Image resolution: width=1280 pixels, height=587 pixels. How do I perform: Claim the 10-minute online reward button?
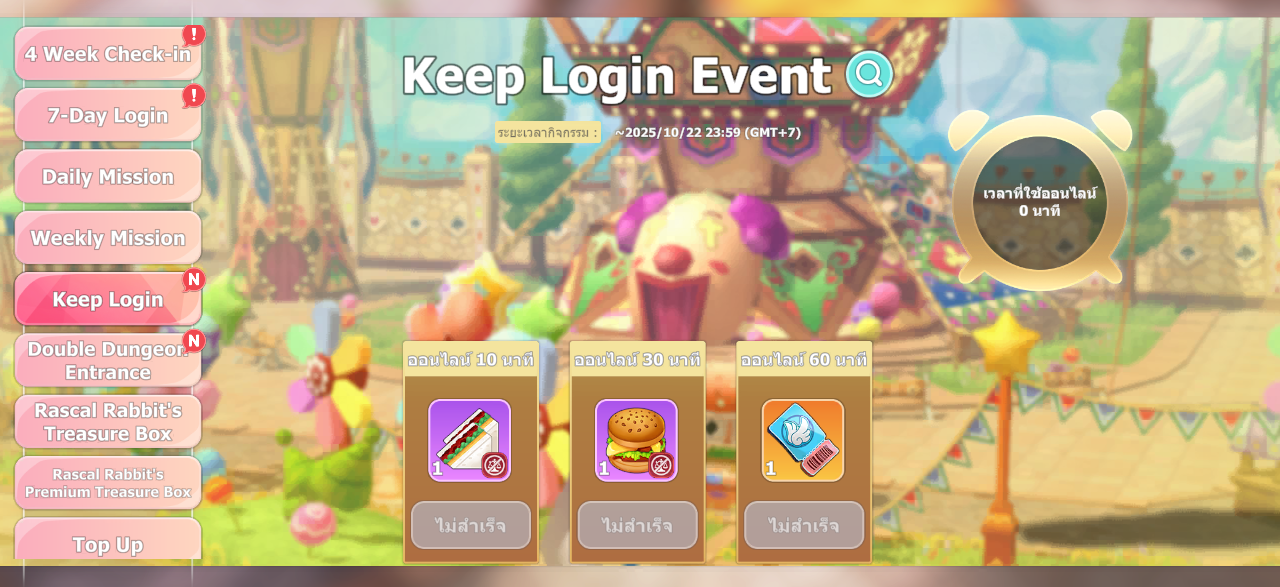click(470, 525)
